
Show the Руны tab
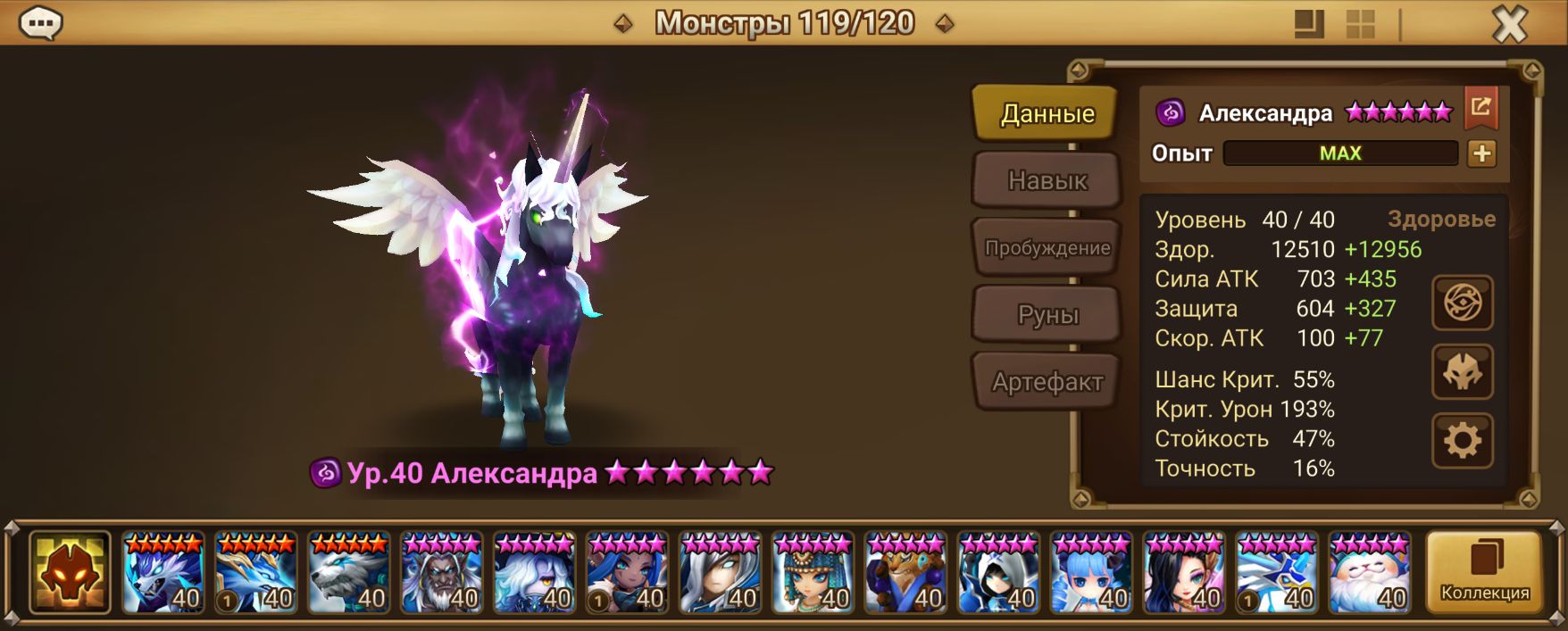point(1047,315)
